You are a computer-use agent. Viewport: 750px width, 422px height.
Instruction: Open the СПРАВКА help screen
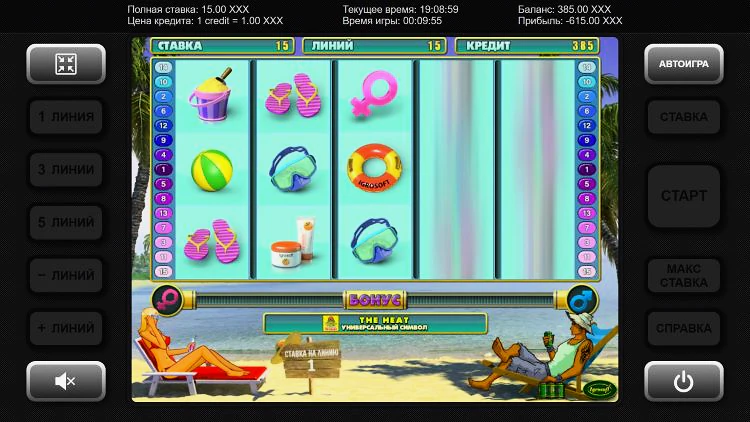pos(684,327)
